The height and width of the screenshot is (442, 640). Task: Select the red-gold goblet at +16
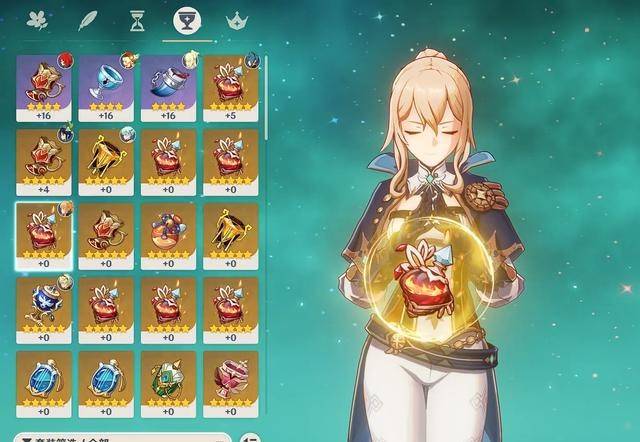click(x=45, y=87)
